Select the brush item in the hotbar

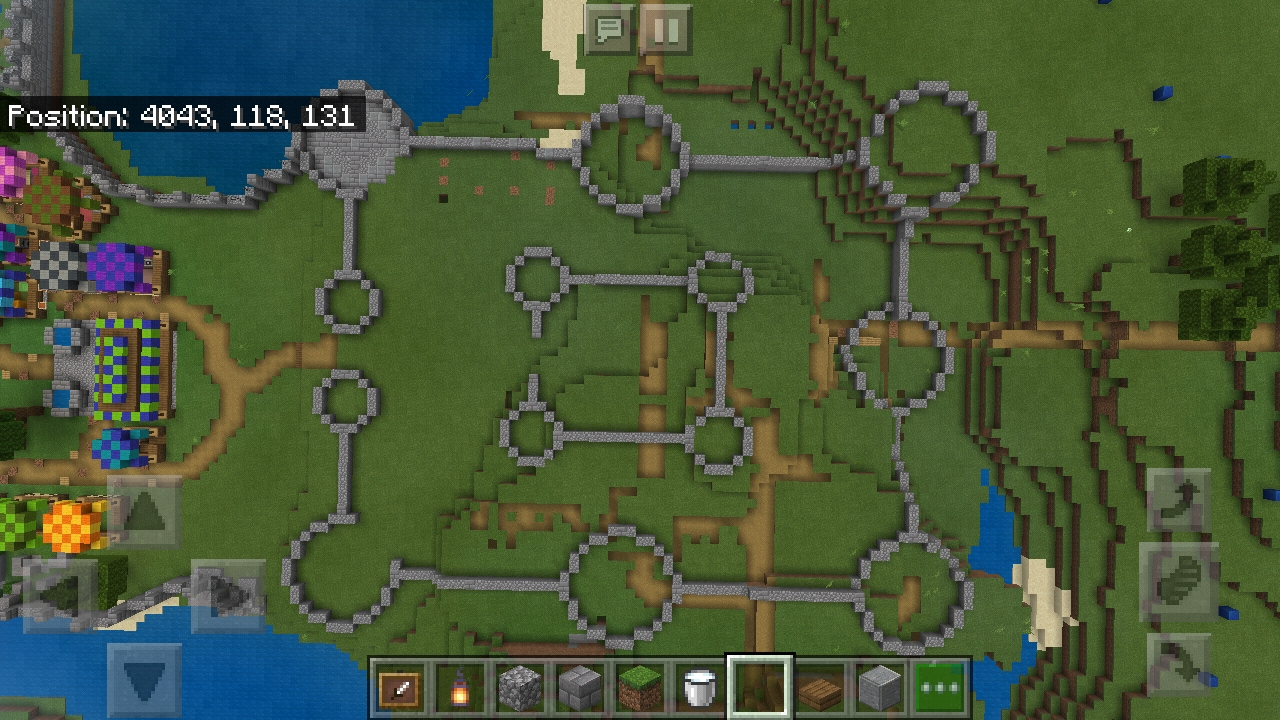[x=399, y=684]
